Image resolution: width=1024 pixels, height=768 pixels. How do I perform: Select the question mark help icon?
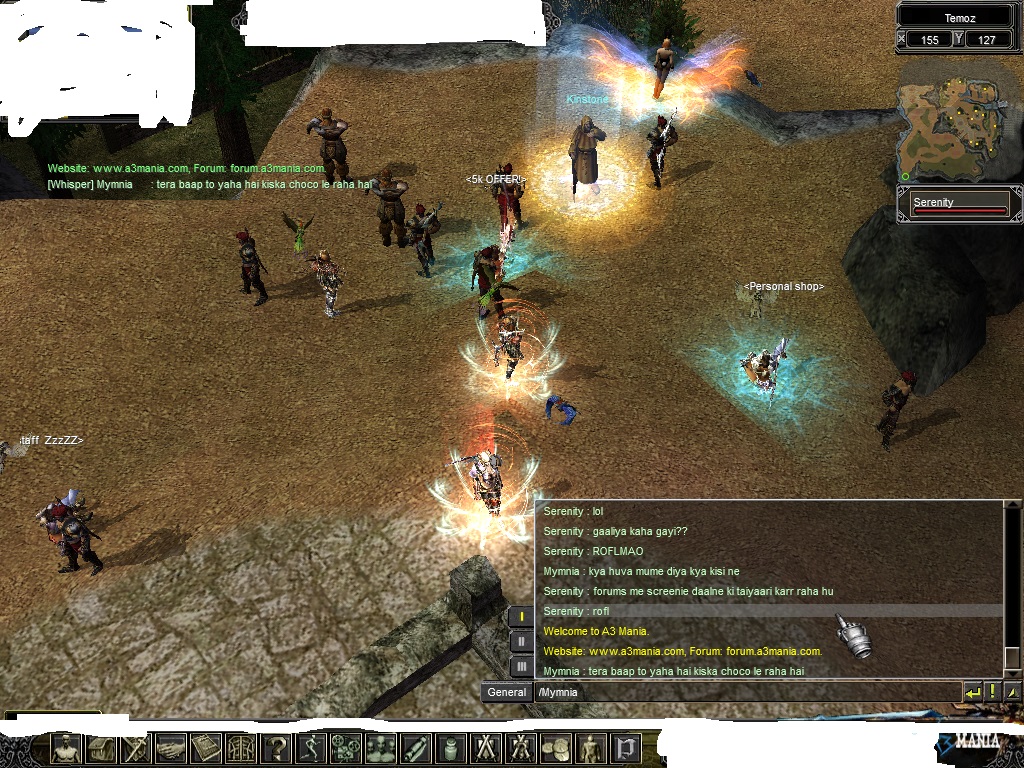pyautogui.click(x=276, y=748)
